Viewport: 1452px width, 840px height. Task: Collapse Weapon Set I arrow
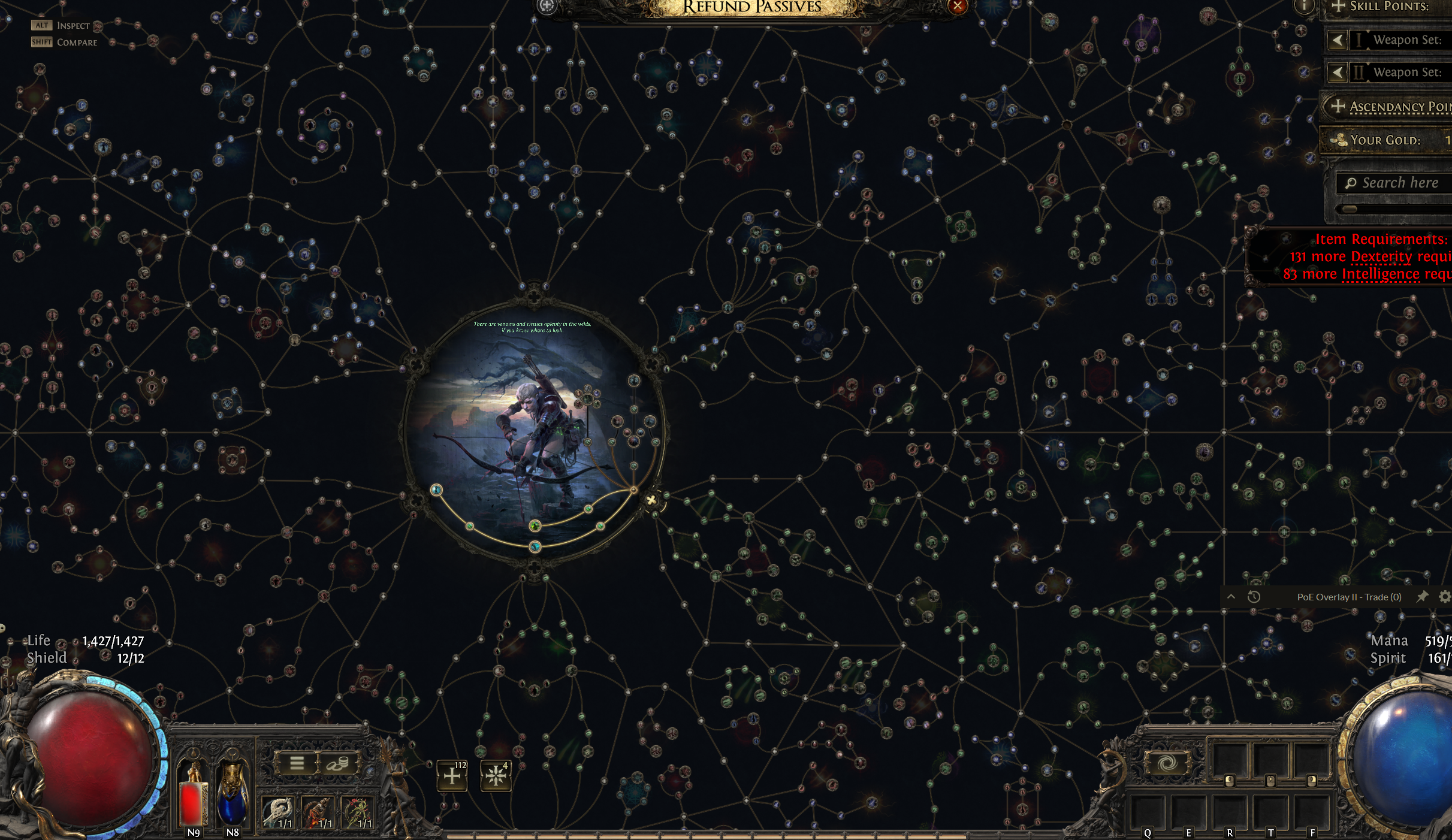click(1338, 40)
